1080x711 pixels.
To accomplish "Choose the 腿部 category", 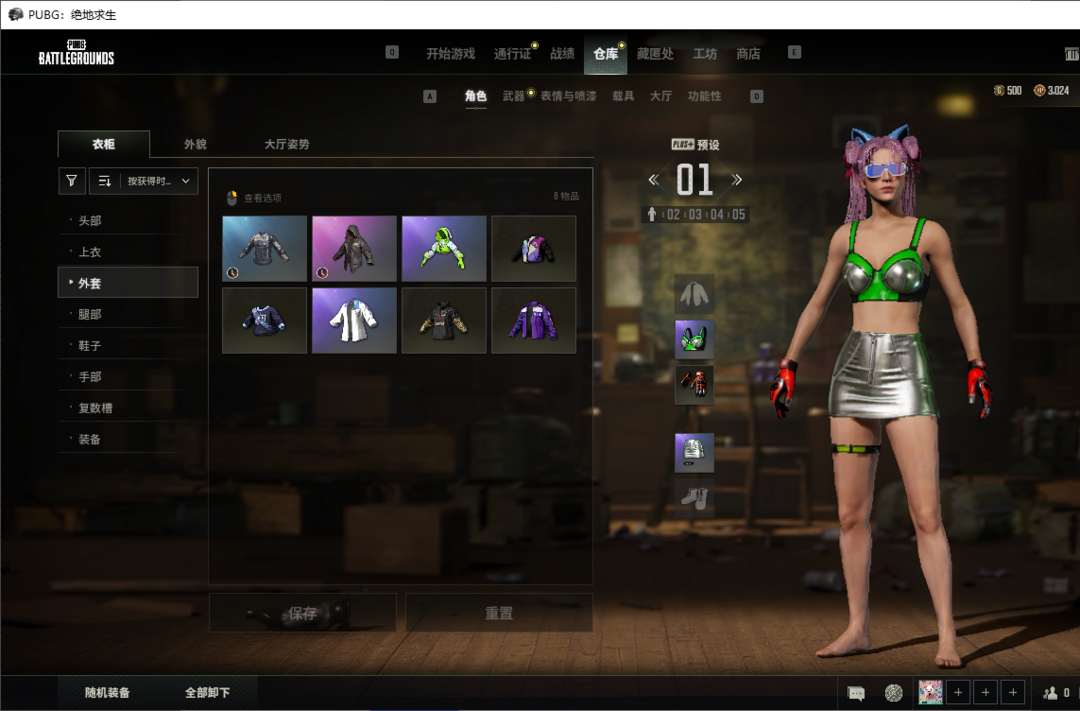I will tap(90, 314).
